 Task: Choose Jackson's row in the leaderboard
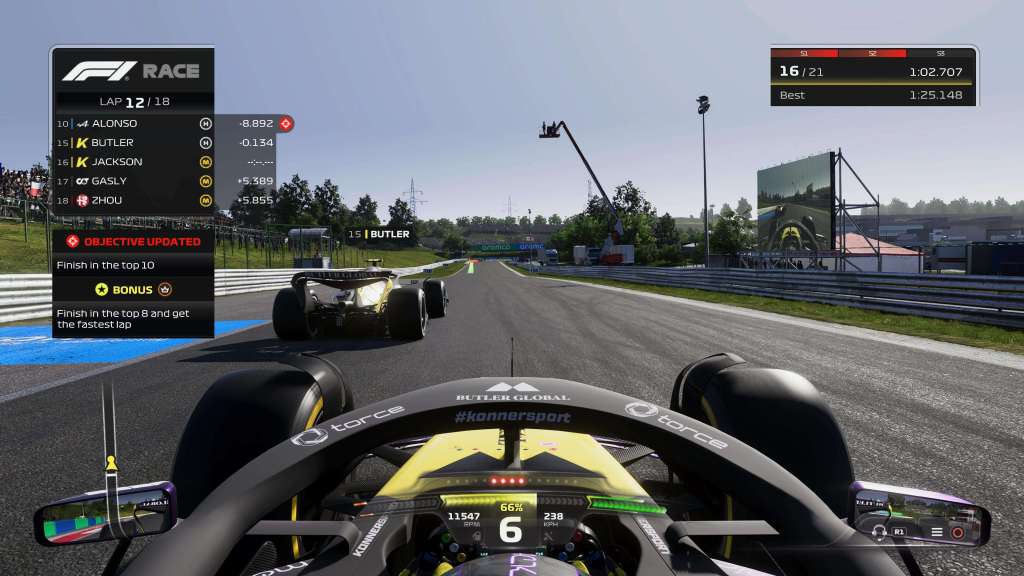click(x=150, y=161)
